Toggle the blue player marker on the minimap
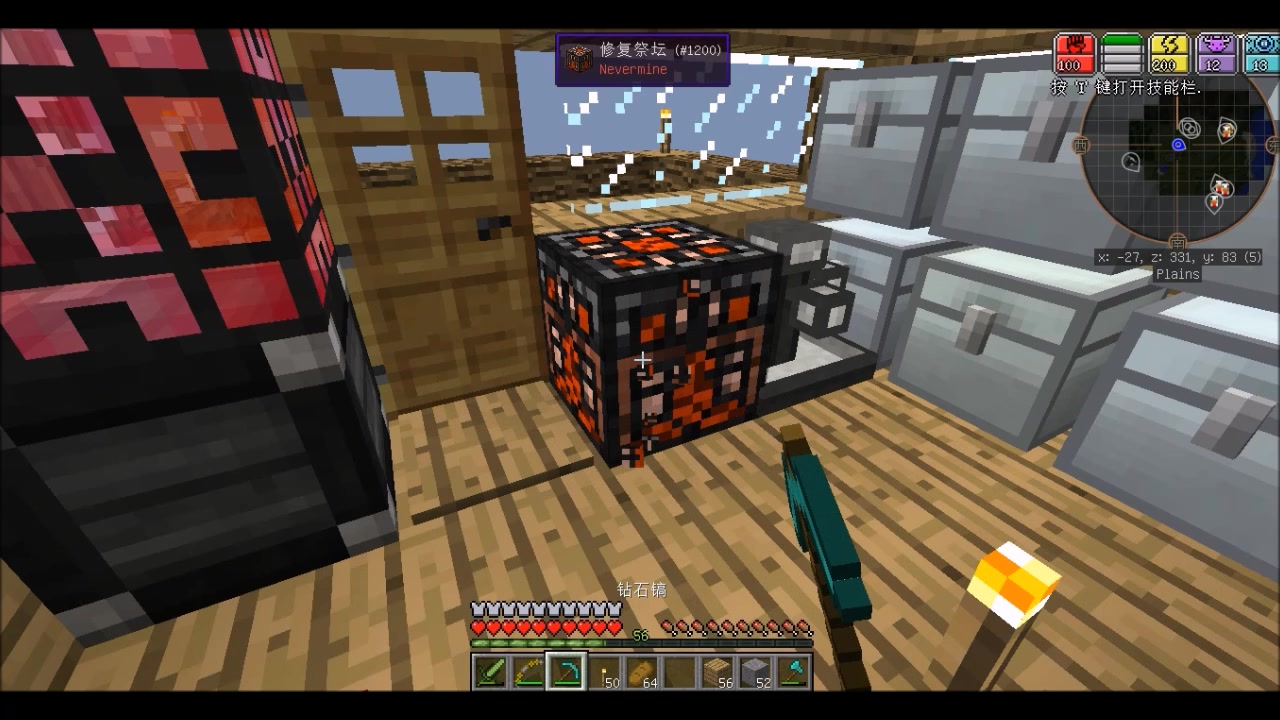The height and width of the screenshot is (720, 1280). coord(1178,145)
